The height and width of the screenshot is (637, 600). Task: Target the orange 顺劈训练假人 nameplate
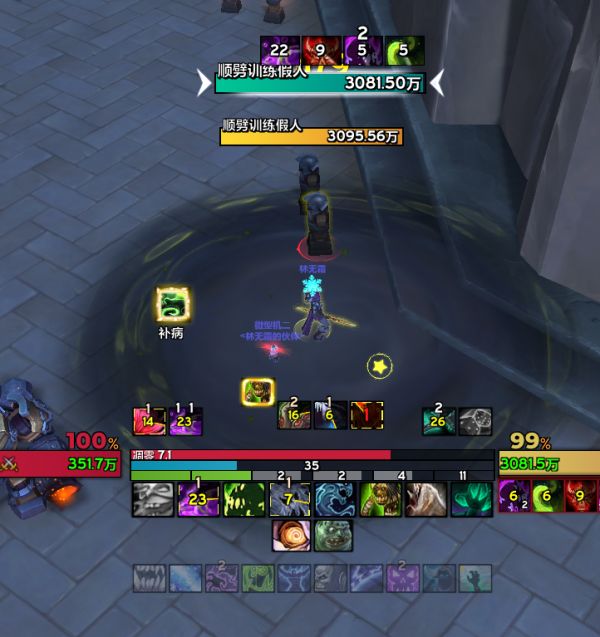[x=311, y=136]
